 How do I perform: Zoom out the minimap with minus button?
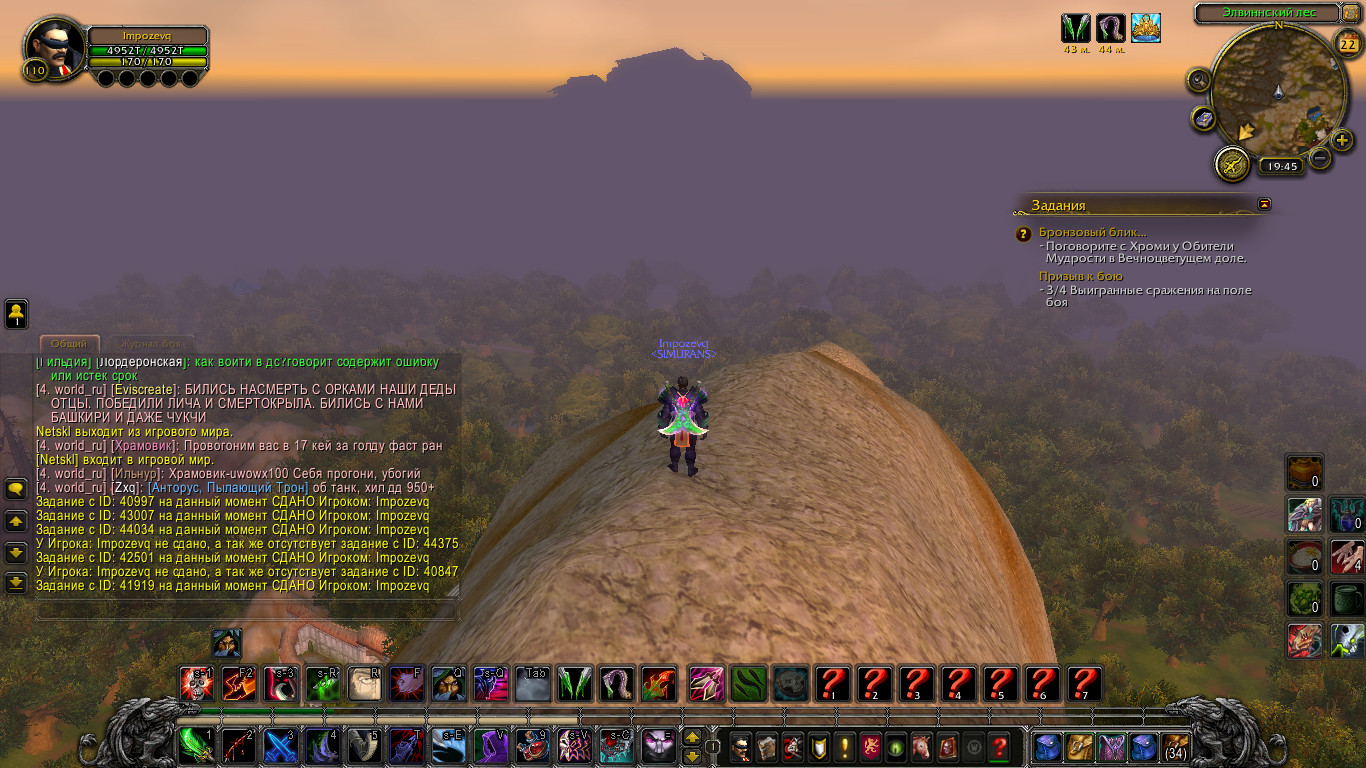[1320, 158]
